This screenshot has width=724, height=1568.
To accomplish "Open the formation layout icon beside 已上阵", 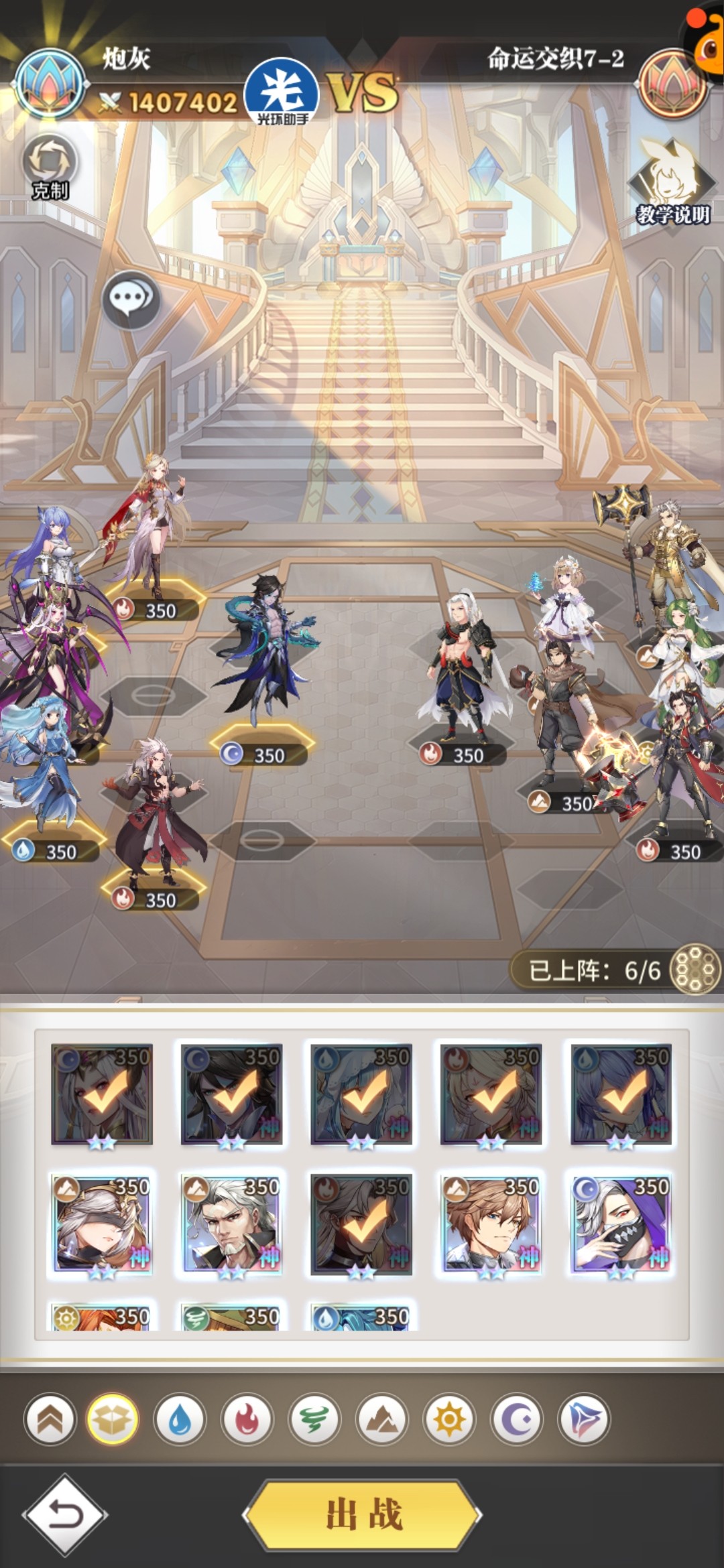I will (x=695, y=969).
